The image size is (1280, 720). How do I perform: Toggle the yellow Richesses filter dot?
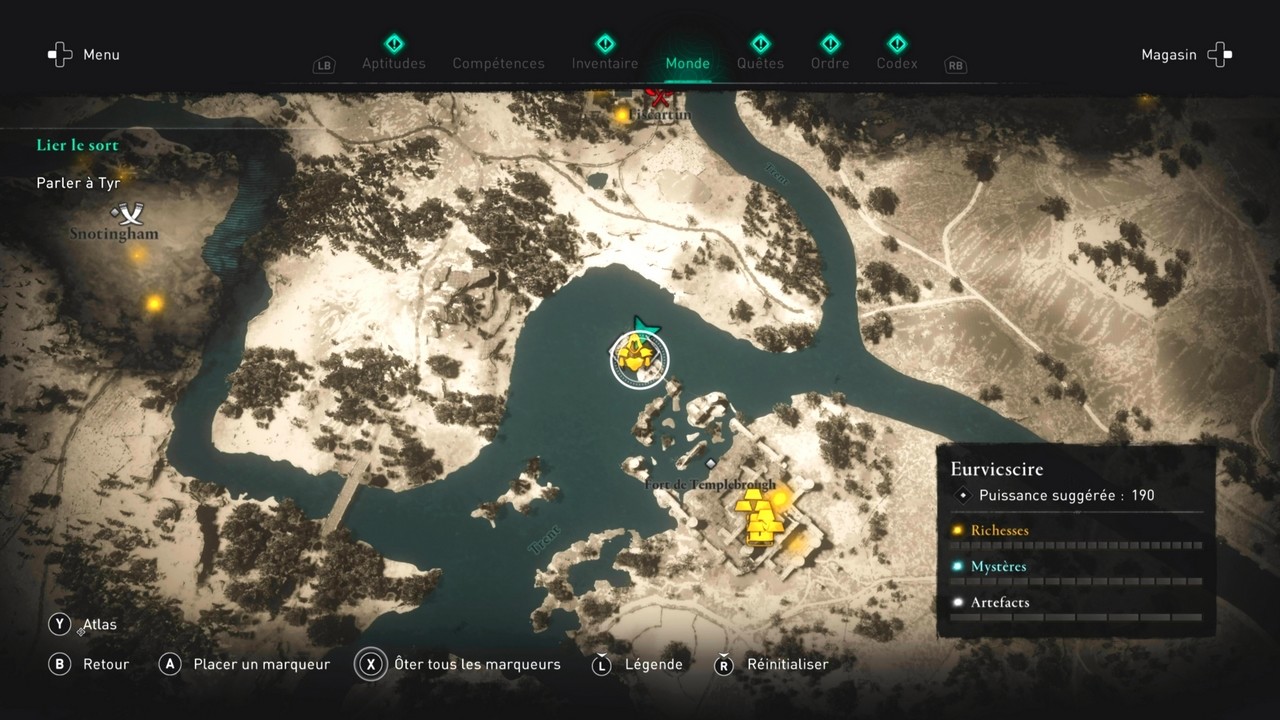[957, 530]
